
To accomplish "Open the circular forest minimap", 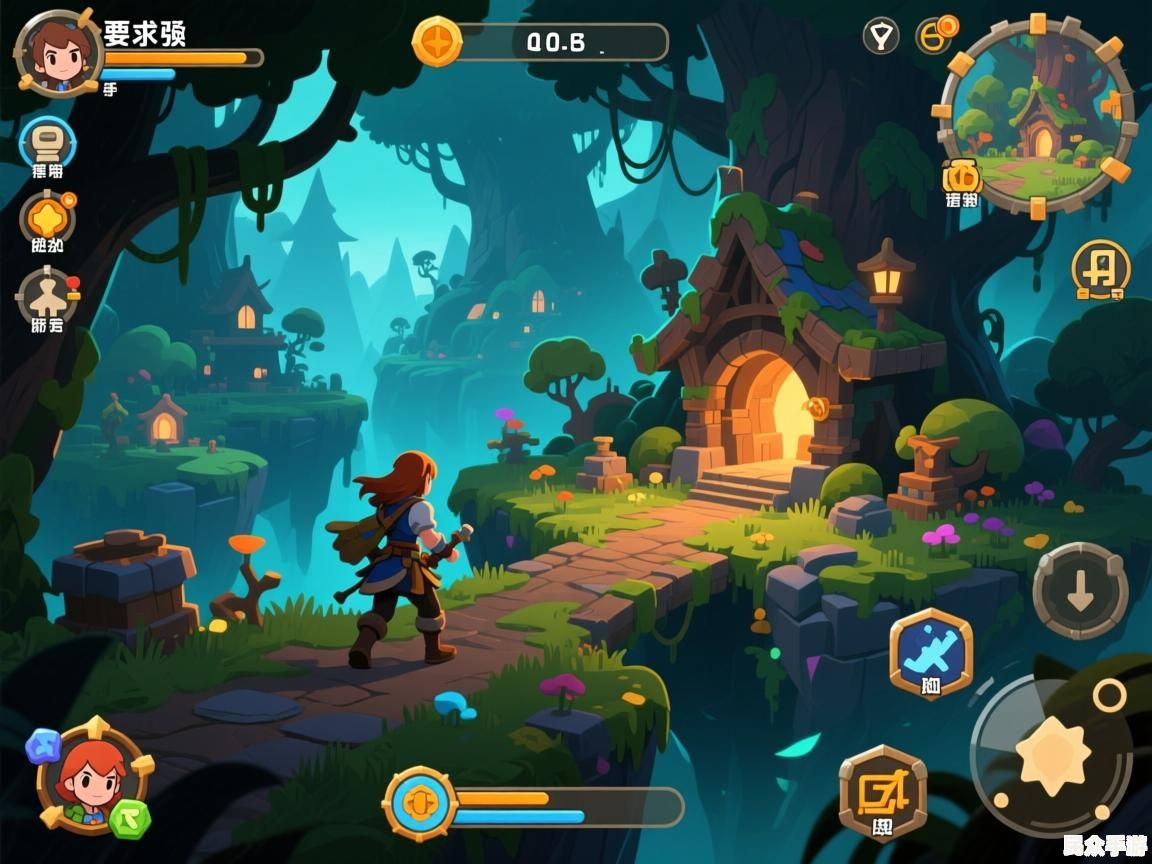I will click(x=1037, y=115).
